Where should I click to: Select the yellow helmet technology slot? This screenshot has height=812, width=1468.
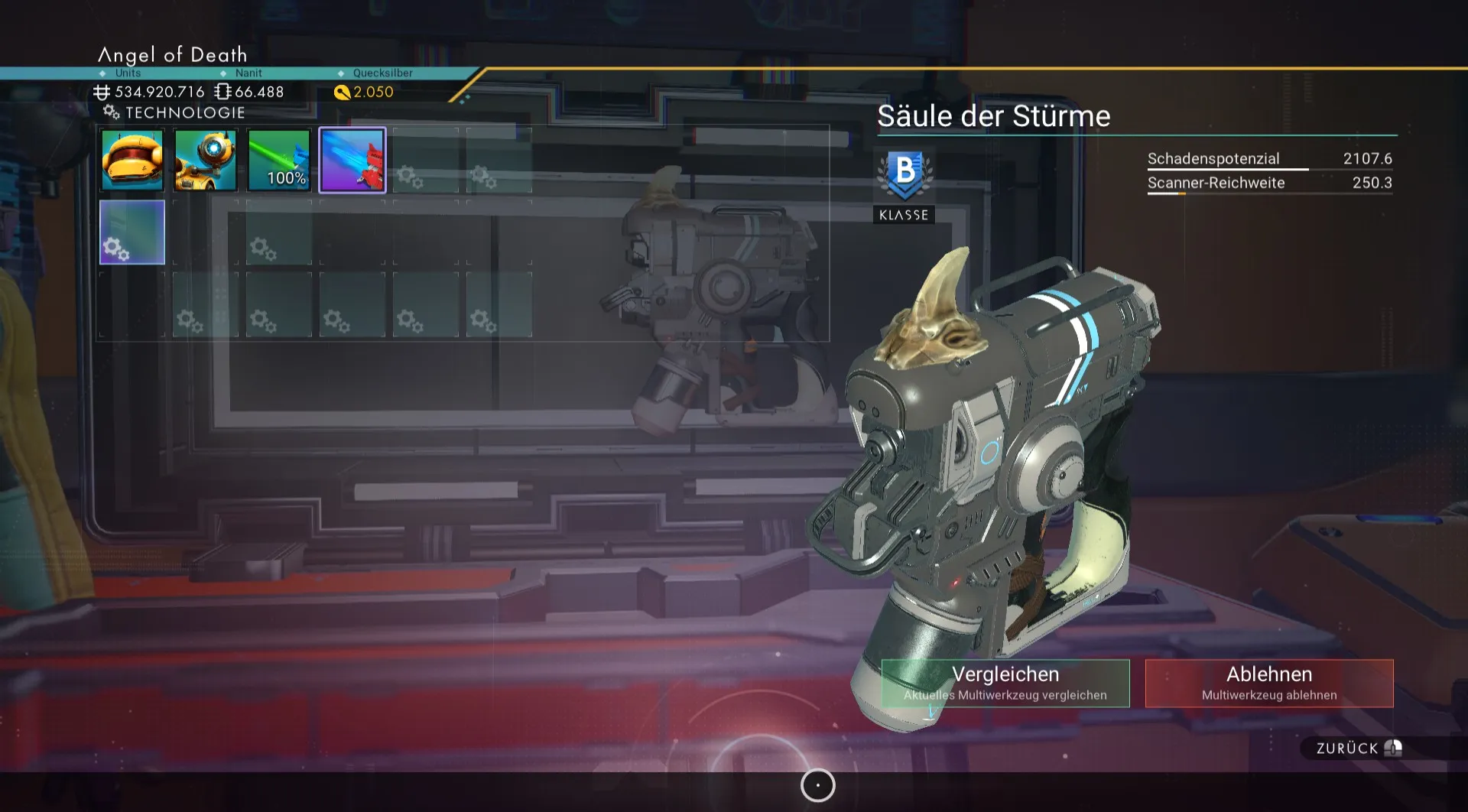pos(132,160)
